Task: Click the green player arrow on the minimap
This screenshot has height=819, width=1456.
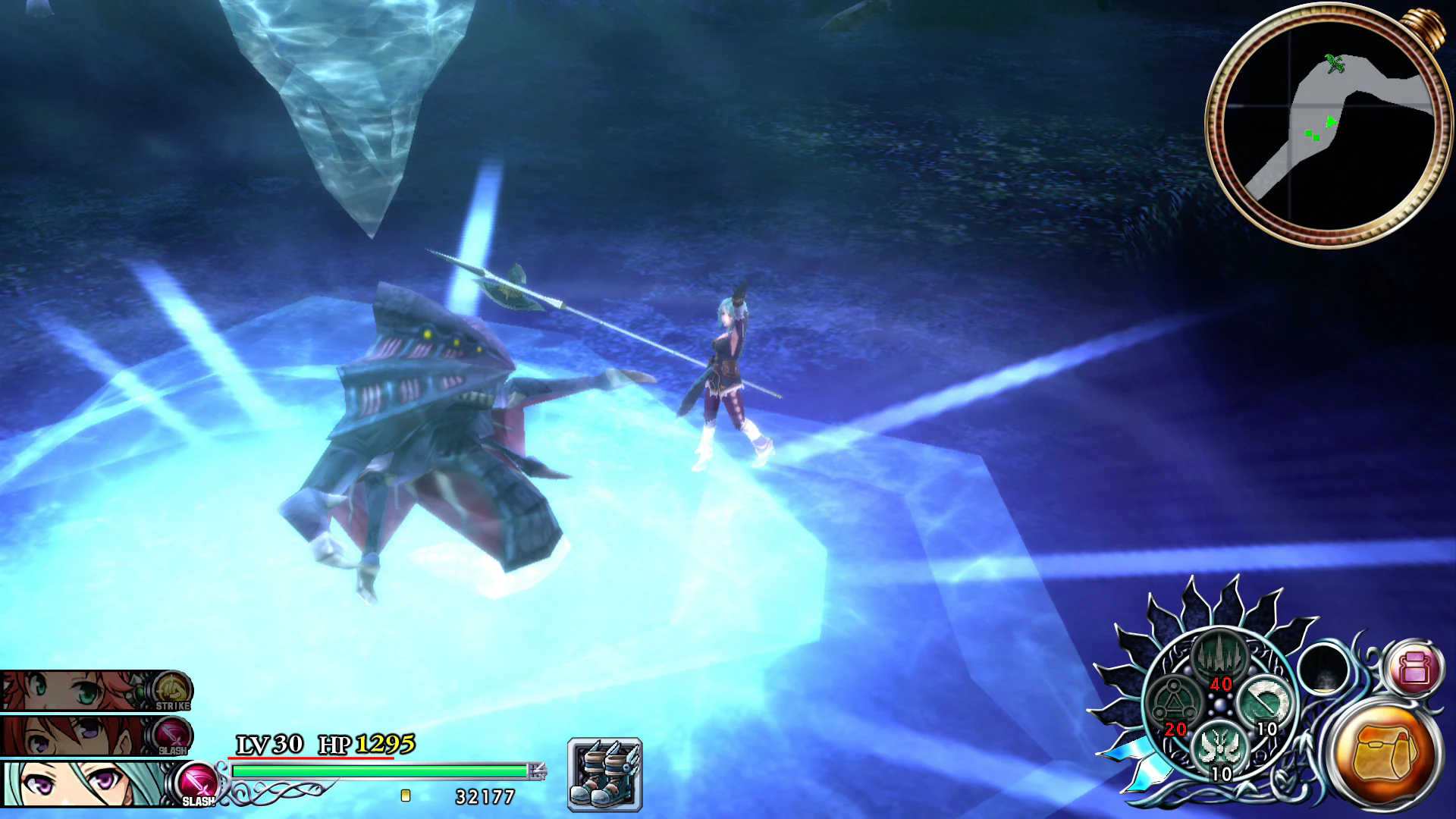Action: [1333, 120]
